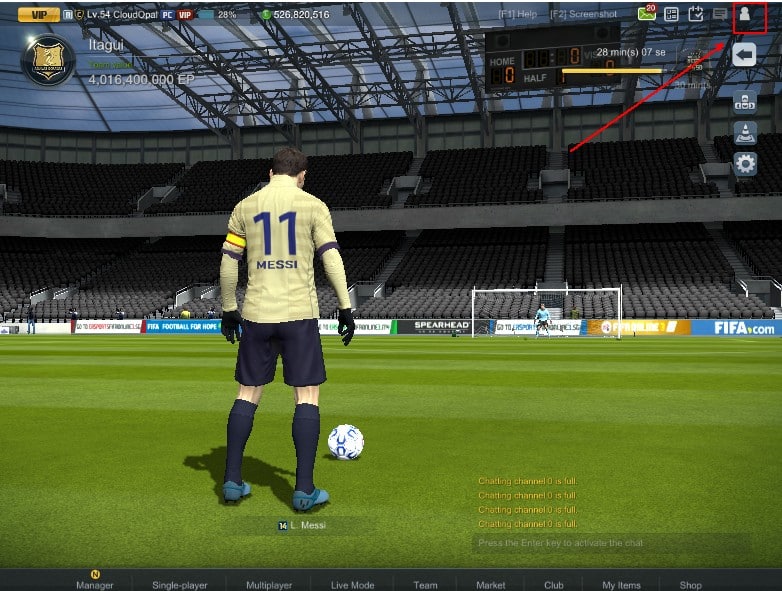
Task: Enter the Shop
Action: [690, 584]
